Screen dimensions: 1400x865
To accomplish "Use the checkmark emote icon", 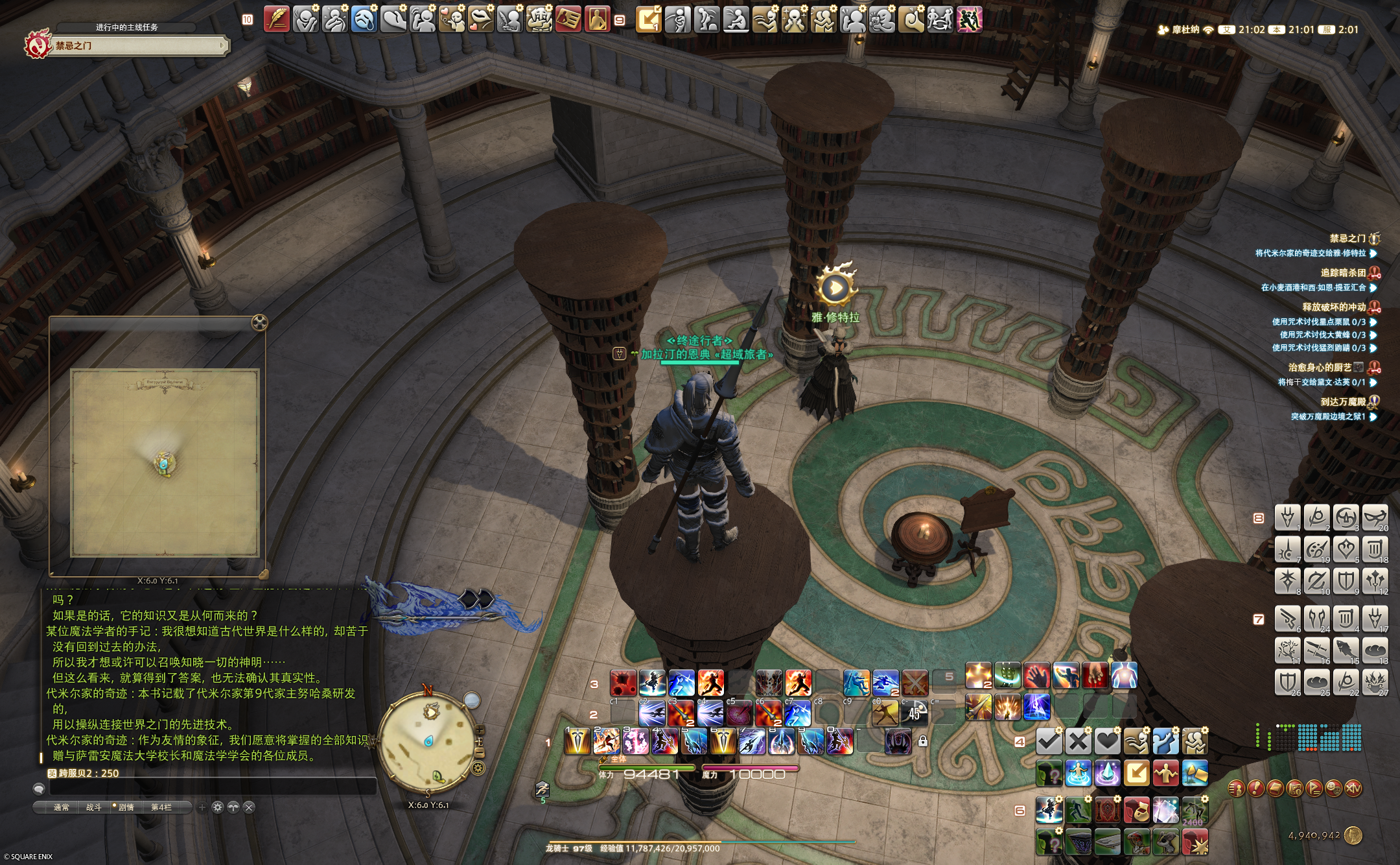I will pos(1049,741).
